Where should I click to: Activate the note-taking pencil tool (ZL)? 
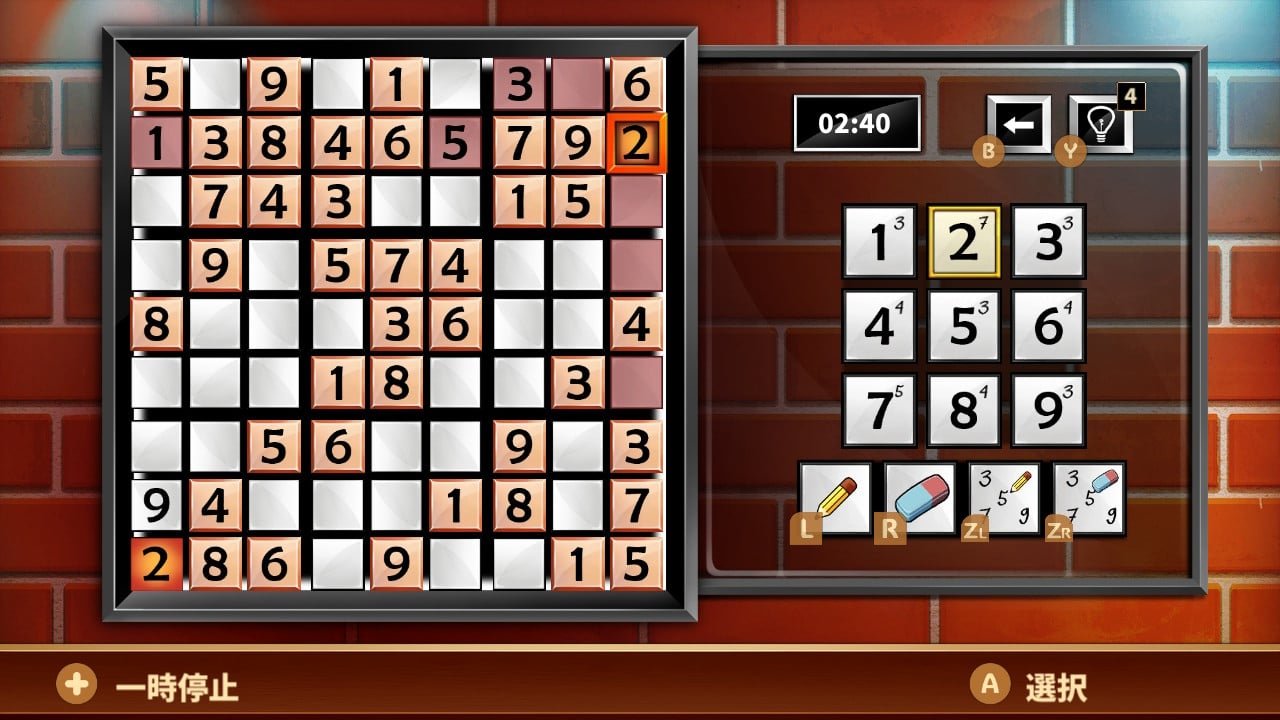tap(1003, 498)
